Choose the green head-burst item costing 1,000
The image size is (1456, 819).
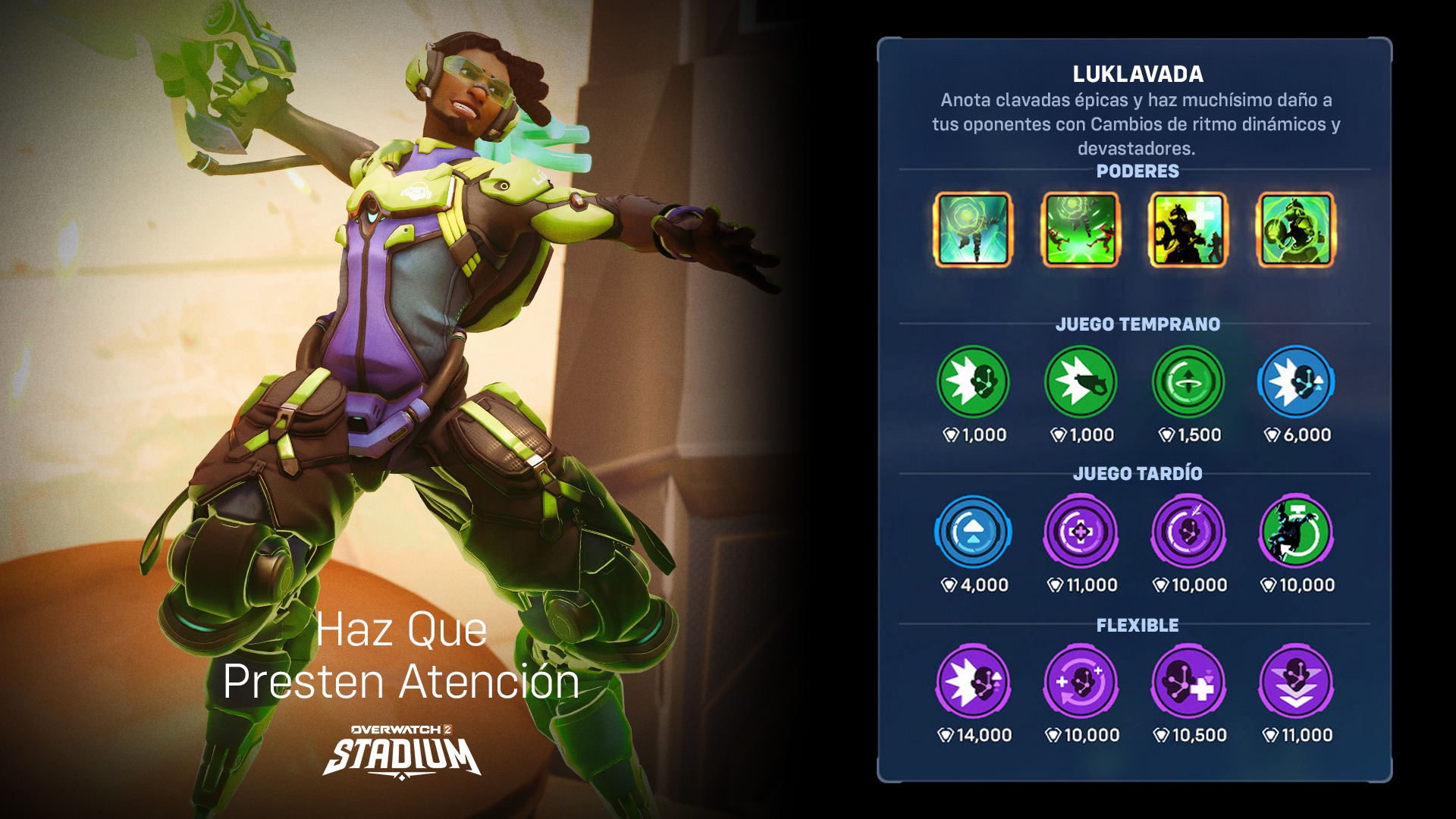click(973, 381)
